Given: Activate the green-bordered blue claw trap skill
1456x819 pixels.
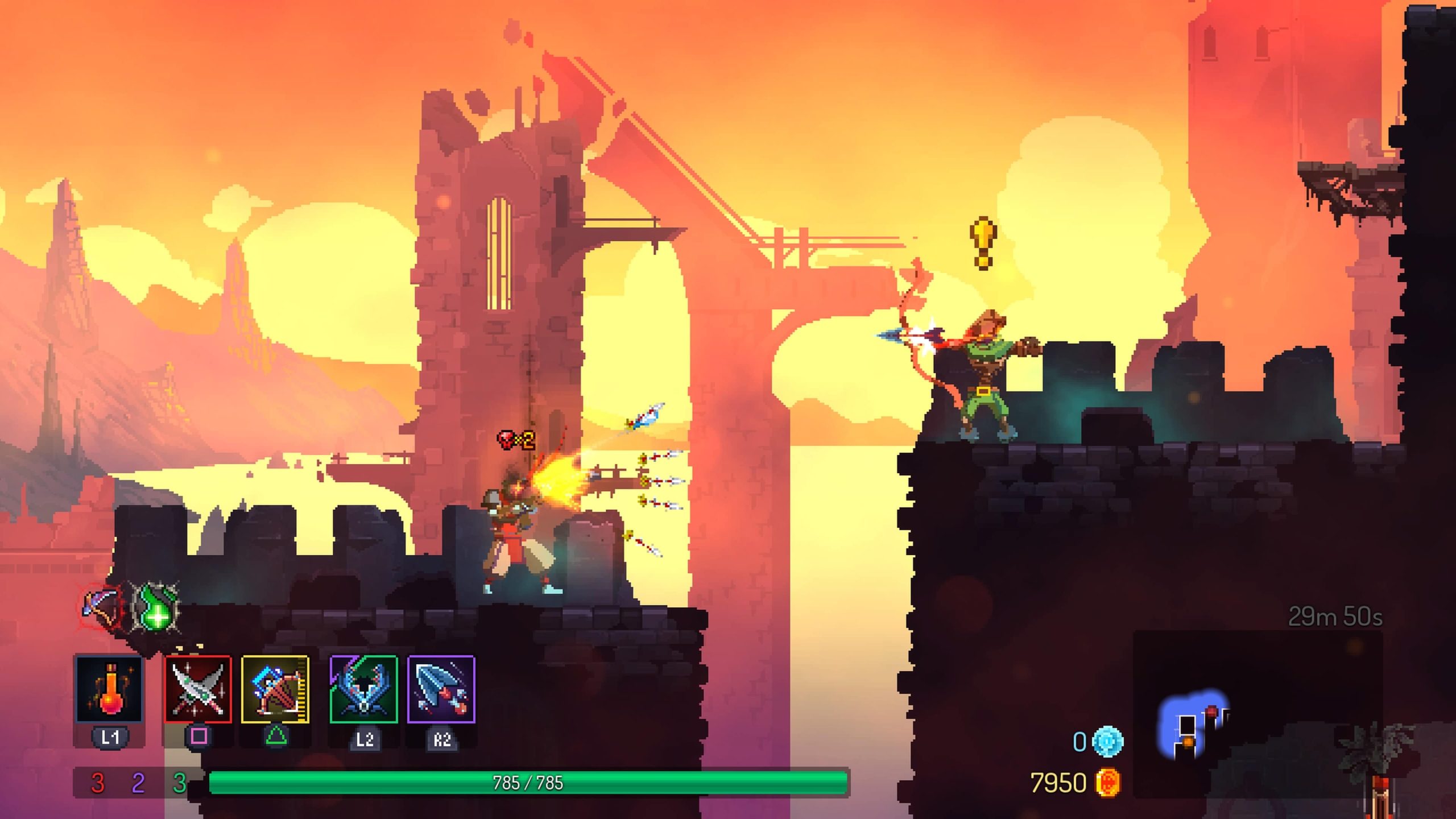Looking at the screenshot, I should tap(364, 689).
